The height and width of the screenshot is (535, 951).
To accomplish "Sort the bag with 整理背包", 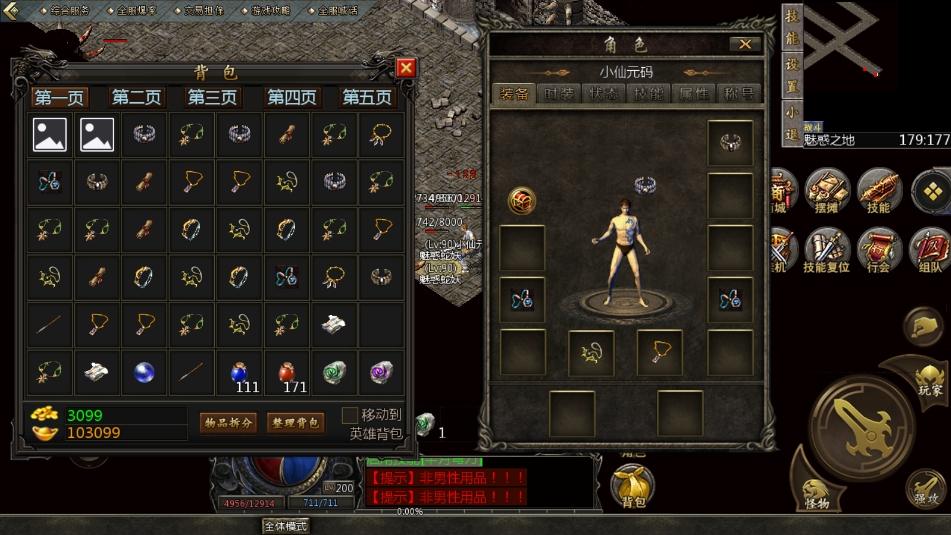I will (x=296, y=422).
